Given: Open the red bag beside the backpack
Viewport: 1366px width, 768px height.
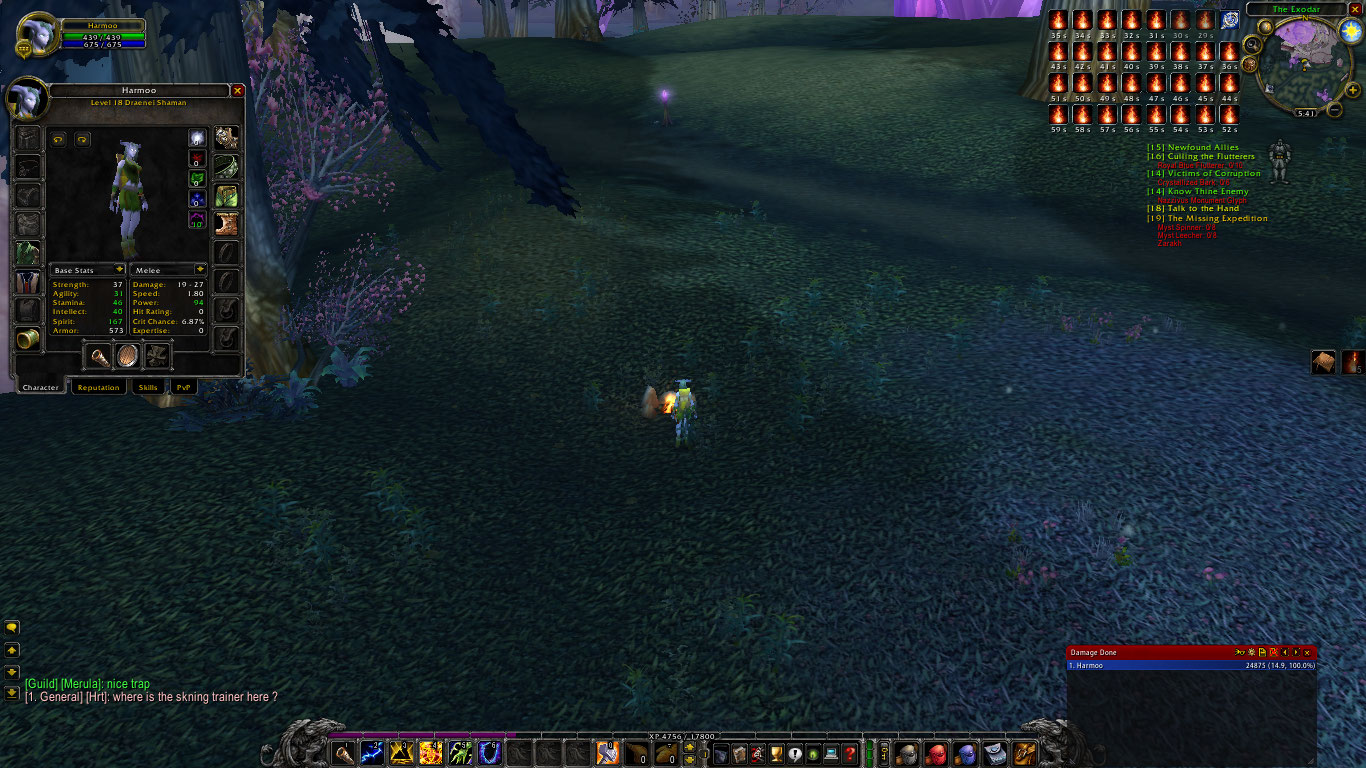Looking at the screenshot, I should (x=934, y=755).
